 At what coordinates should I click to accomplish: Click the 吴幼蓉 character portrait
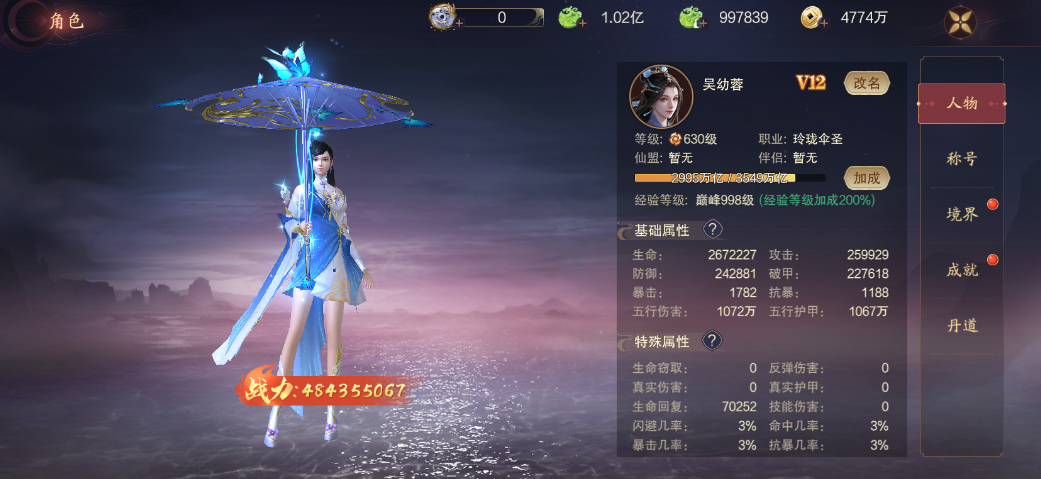pyautogui.click(x=661, y=96)
